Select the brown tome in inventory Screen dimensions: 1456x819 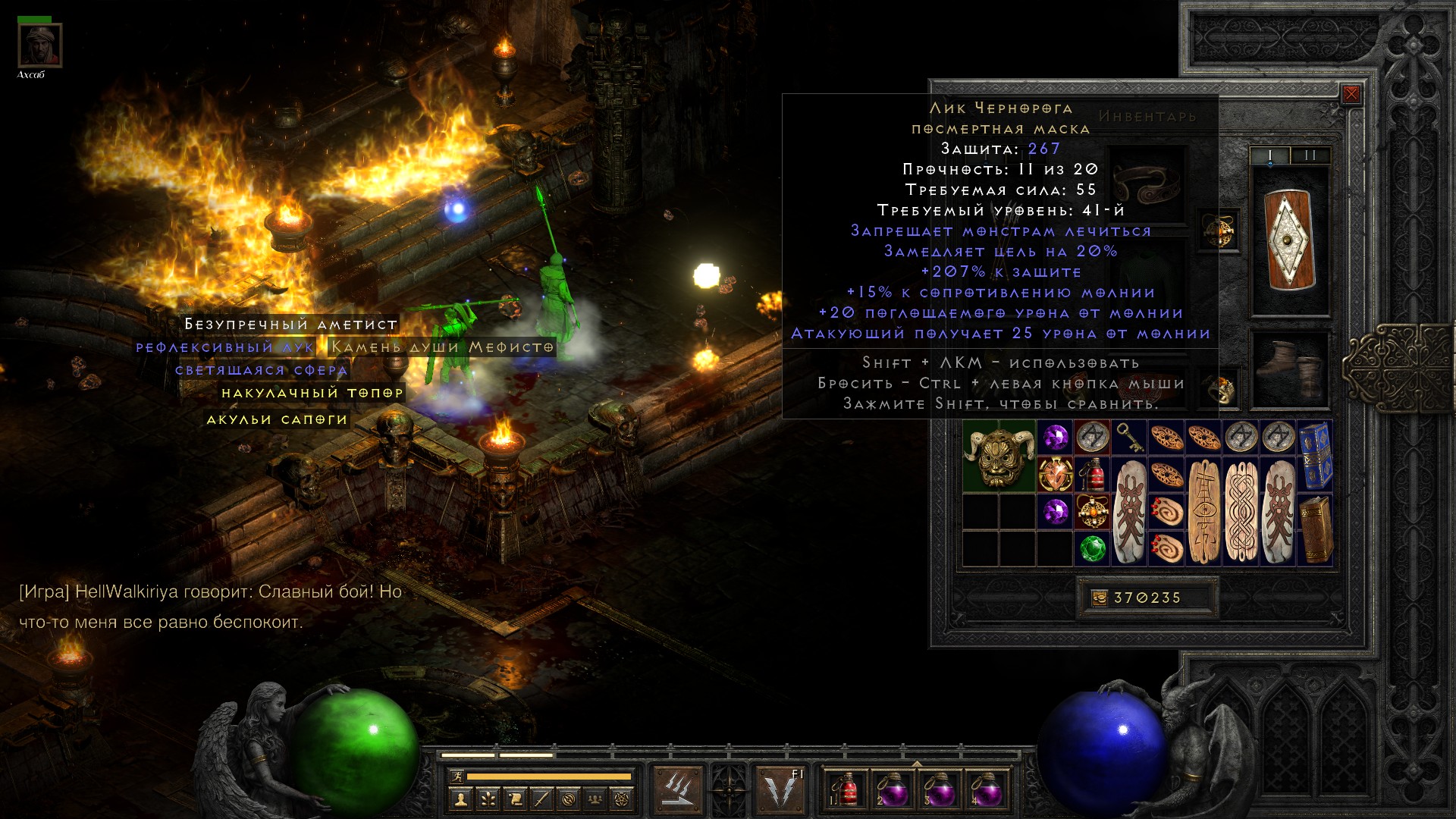[1315, 529]
